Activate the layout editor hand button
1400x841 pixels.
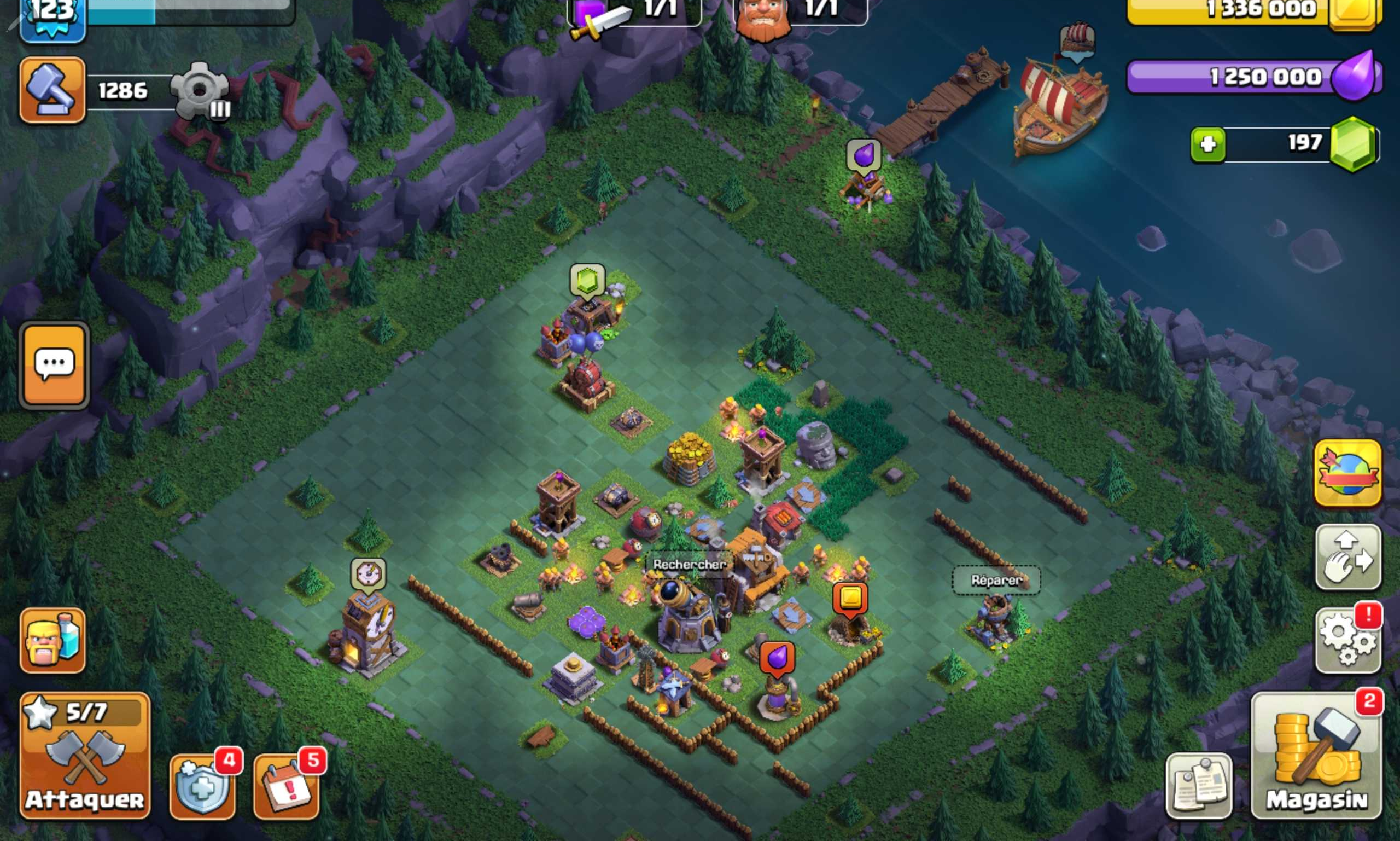(1347, 556)
